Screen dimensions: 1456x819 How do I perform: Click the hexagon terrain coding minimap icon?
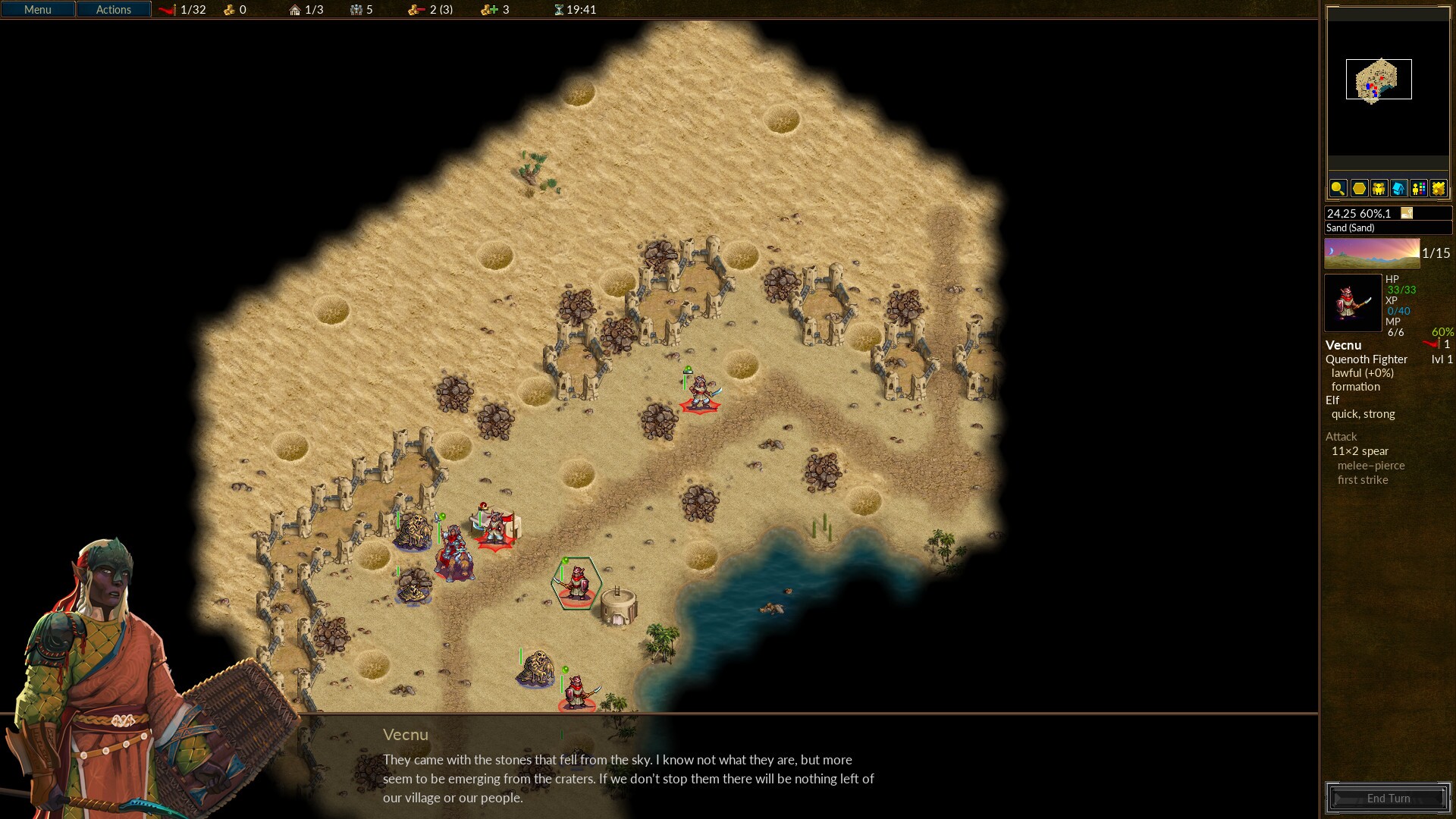point(1358,189)
